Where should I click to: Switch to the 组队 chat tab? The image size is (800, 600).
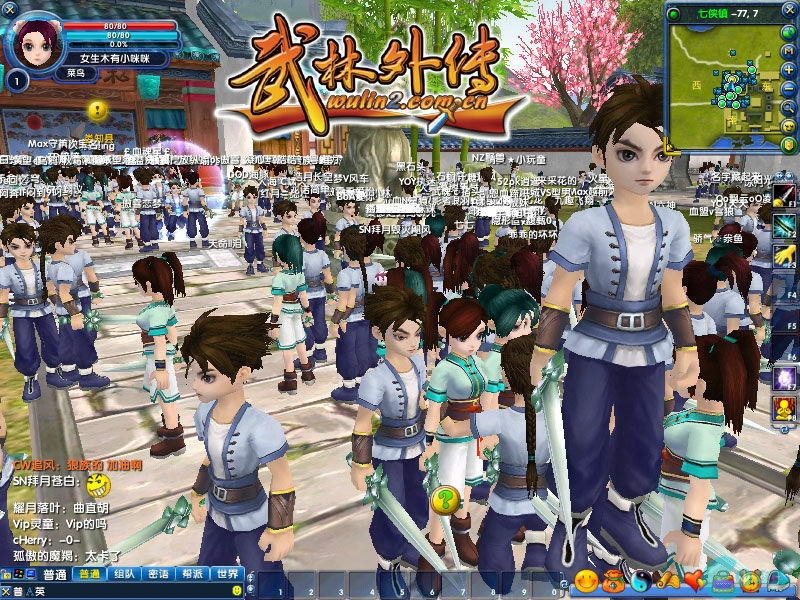[x=124, y=574]
